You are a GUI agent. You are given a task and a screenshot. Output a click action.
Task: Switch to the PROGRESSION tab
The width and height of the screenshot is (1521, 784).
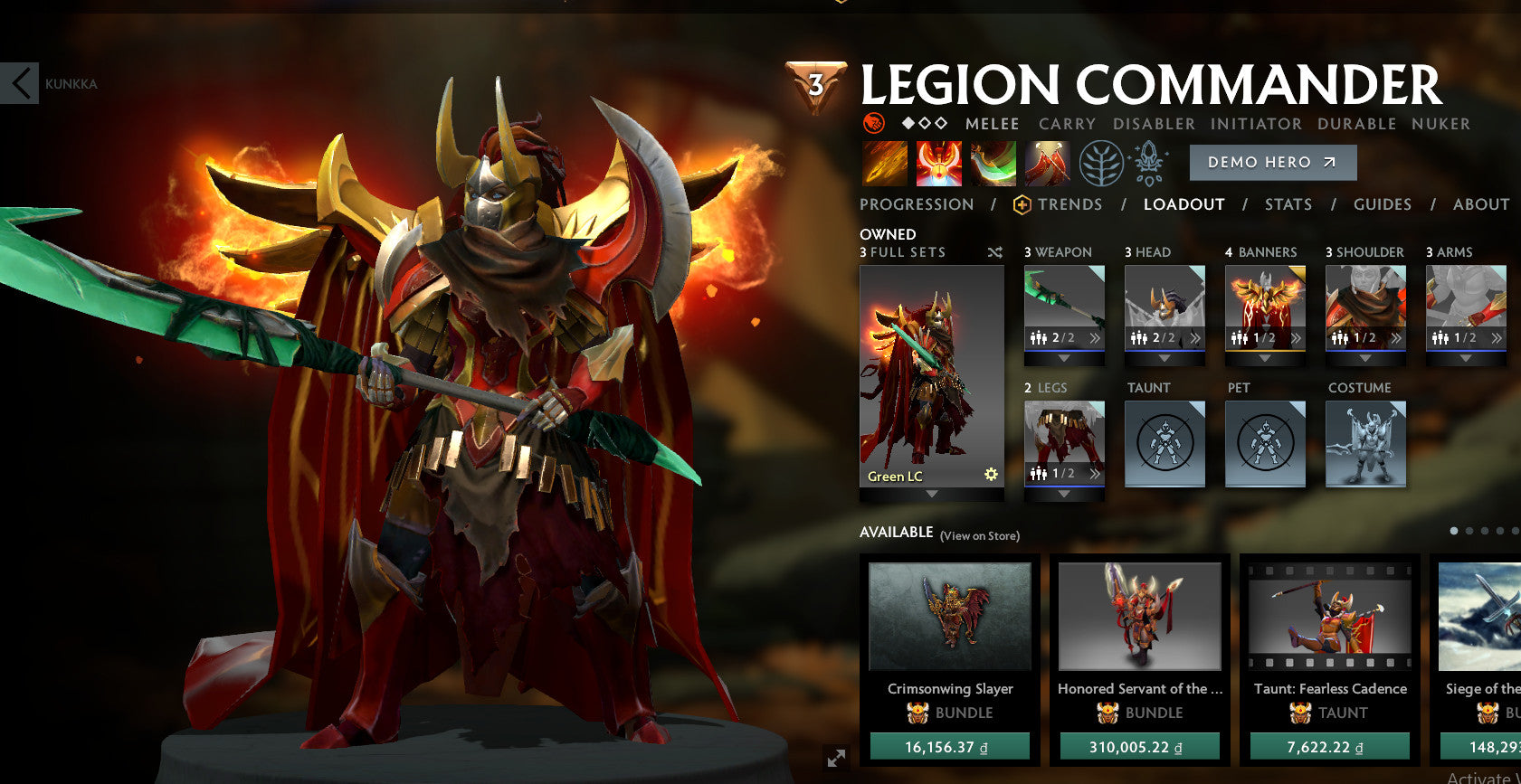point(917,204)
